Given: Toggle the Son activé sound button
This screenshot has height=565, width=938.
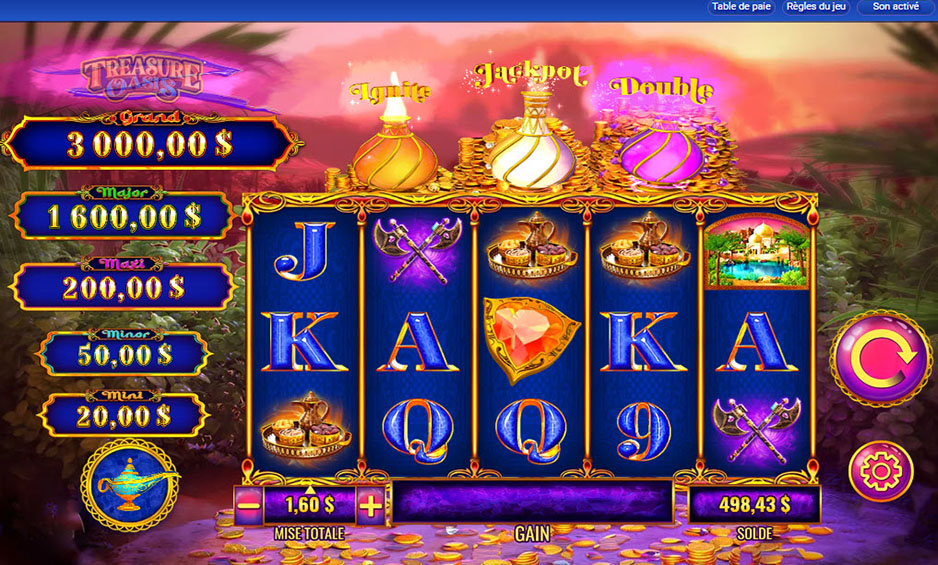Looking at the screenshot, I should point(895,7).
